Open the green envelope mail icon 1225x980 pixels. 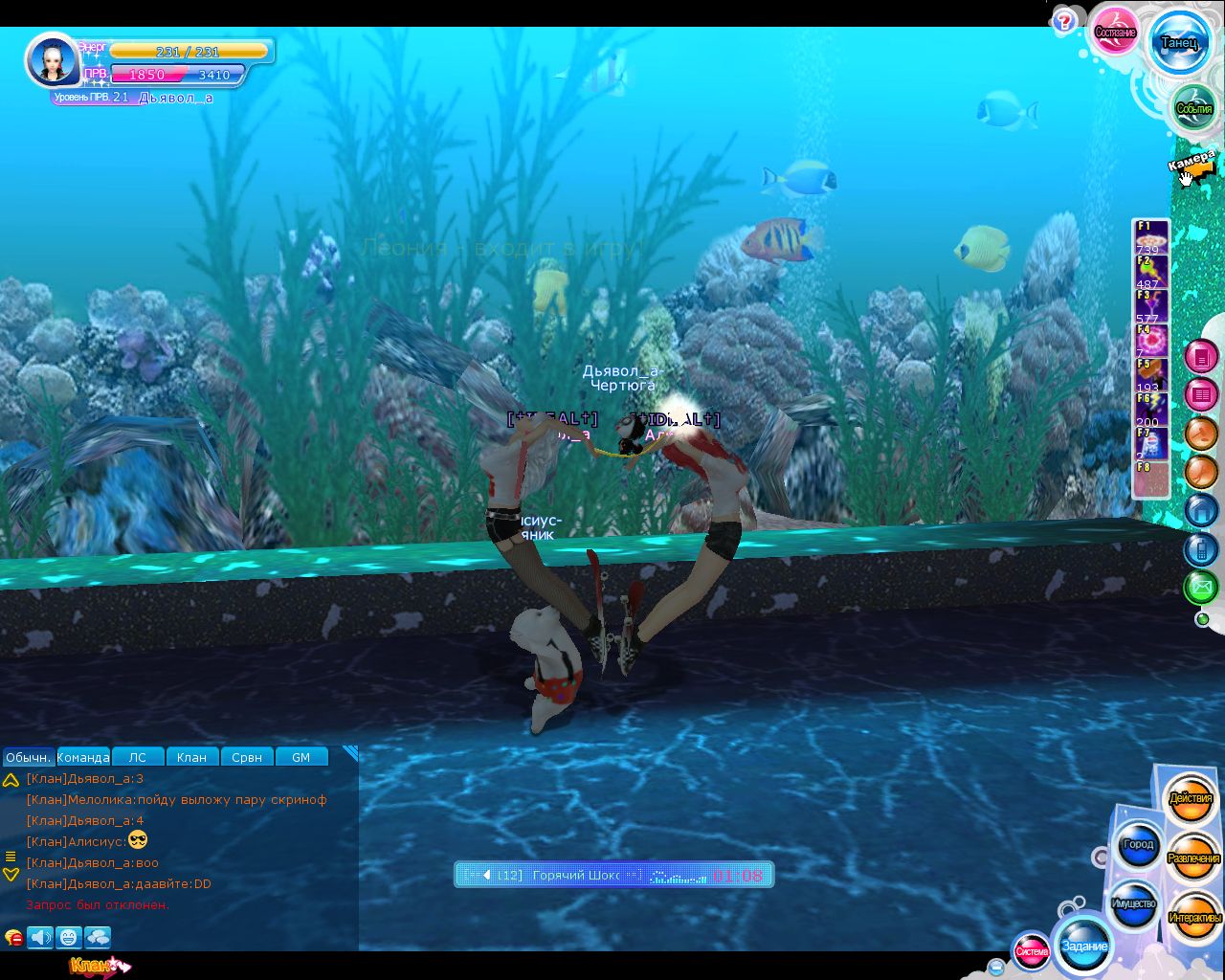click(1201, 586)
